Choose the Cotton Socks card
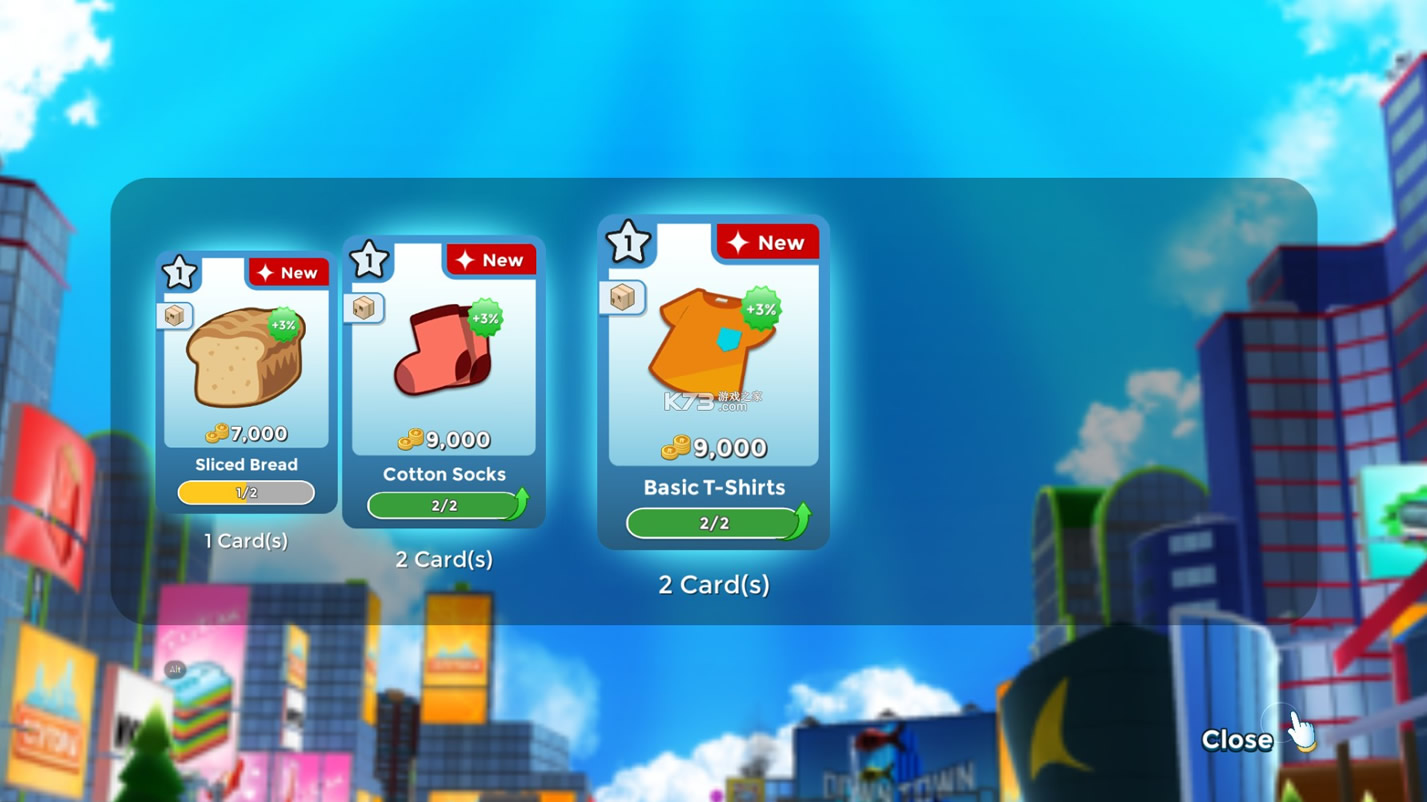Screen dimensions: 1427x802 (444, 382)
